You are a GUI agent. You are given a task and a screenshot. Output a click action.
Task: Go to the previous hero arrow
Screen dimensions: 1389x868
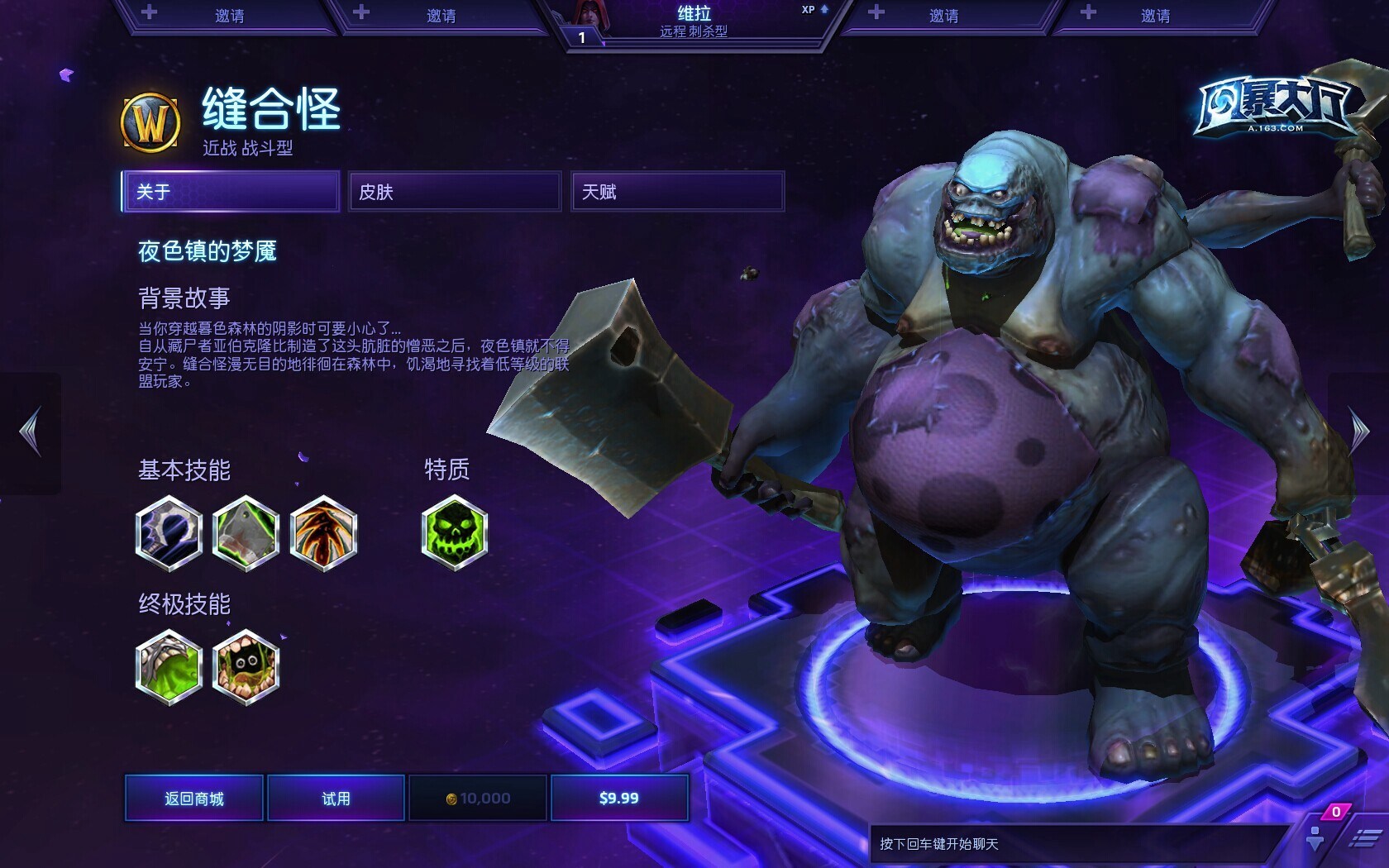(31, 431)
